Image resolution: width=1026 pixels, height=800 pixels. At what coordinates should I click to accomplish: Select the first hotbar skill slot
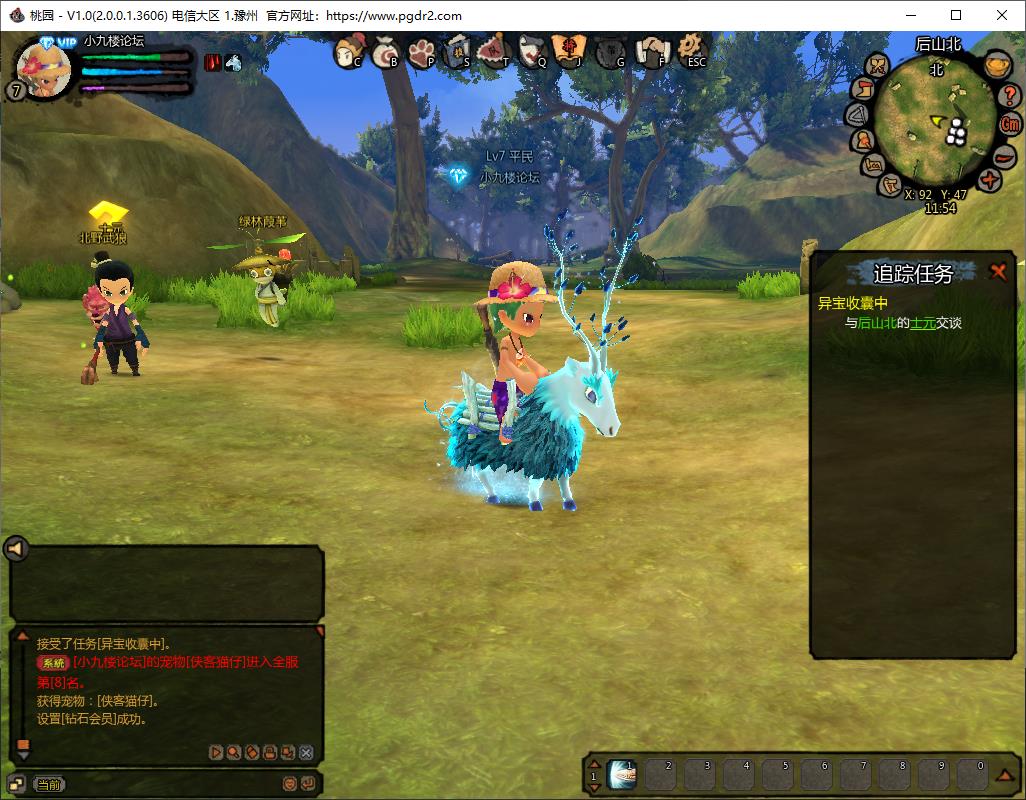[621, 774]
